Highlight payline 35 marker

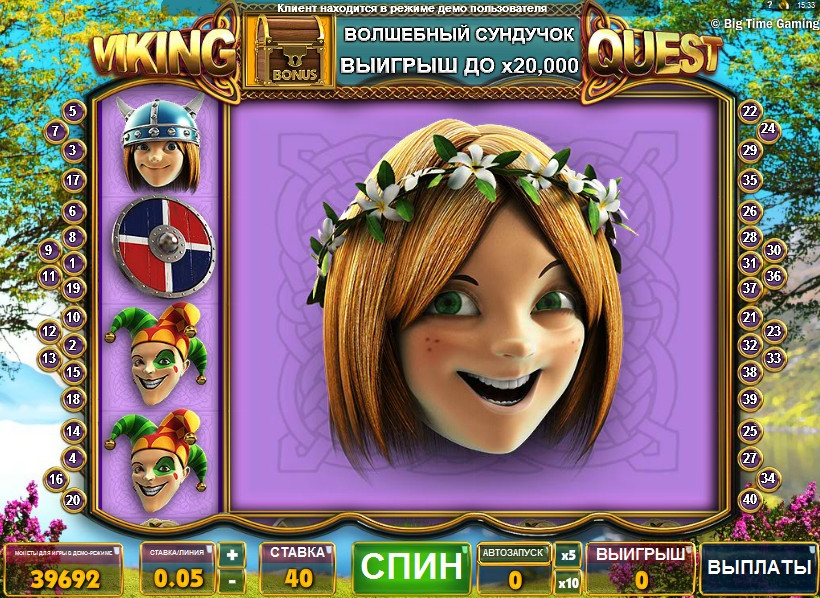tap(750, 181)
